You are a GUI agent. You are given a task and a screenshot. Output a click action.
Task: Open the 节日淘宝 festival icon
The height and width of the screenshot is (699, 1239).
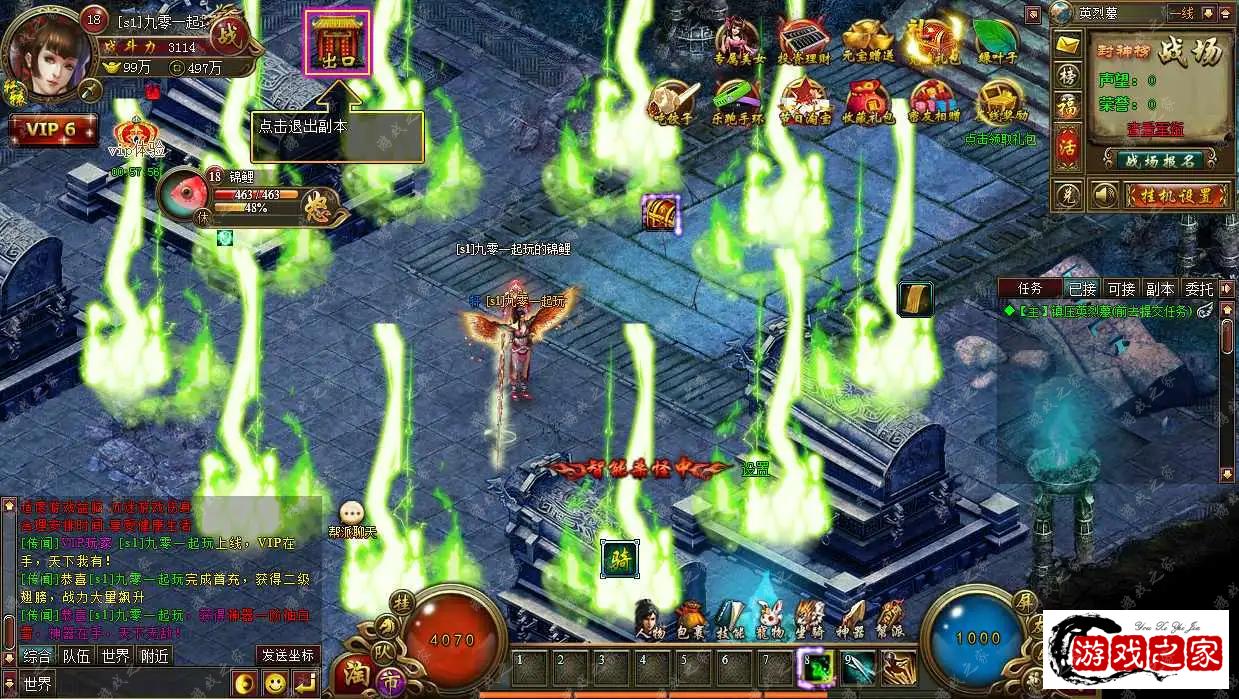coord(802,101)
